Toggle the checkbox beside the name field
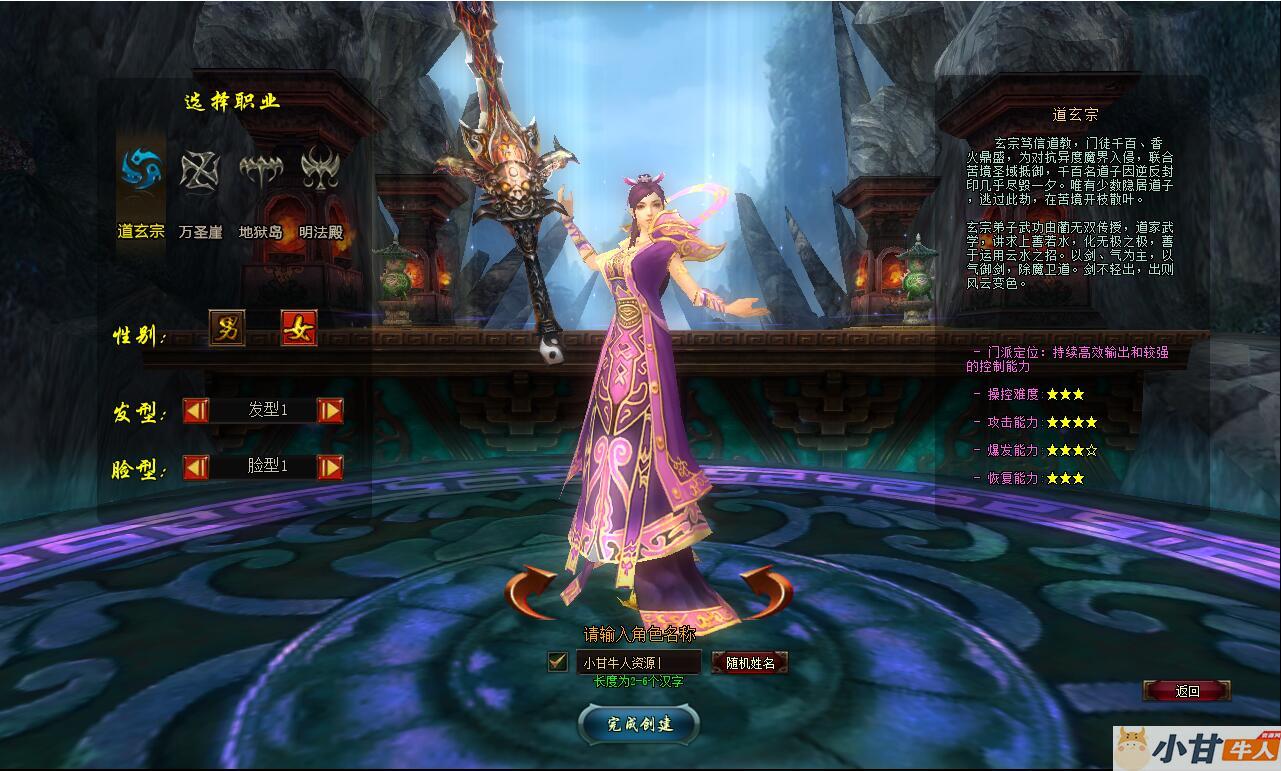The width and height of the screenshot is (1281, 771). tap(558, 661)
